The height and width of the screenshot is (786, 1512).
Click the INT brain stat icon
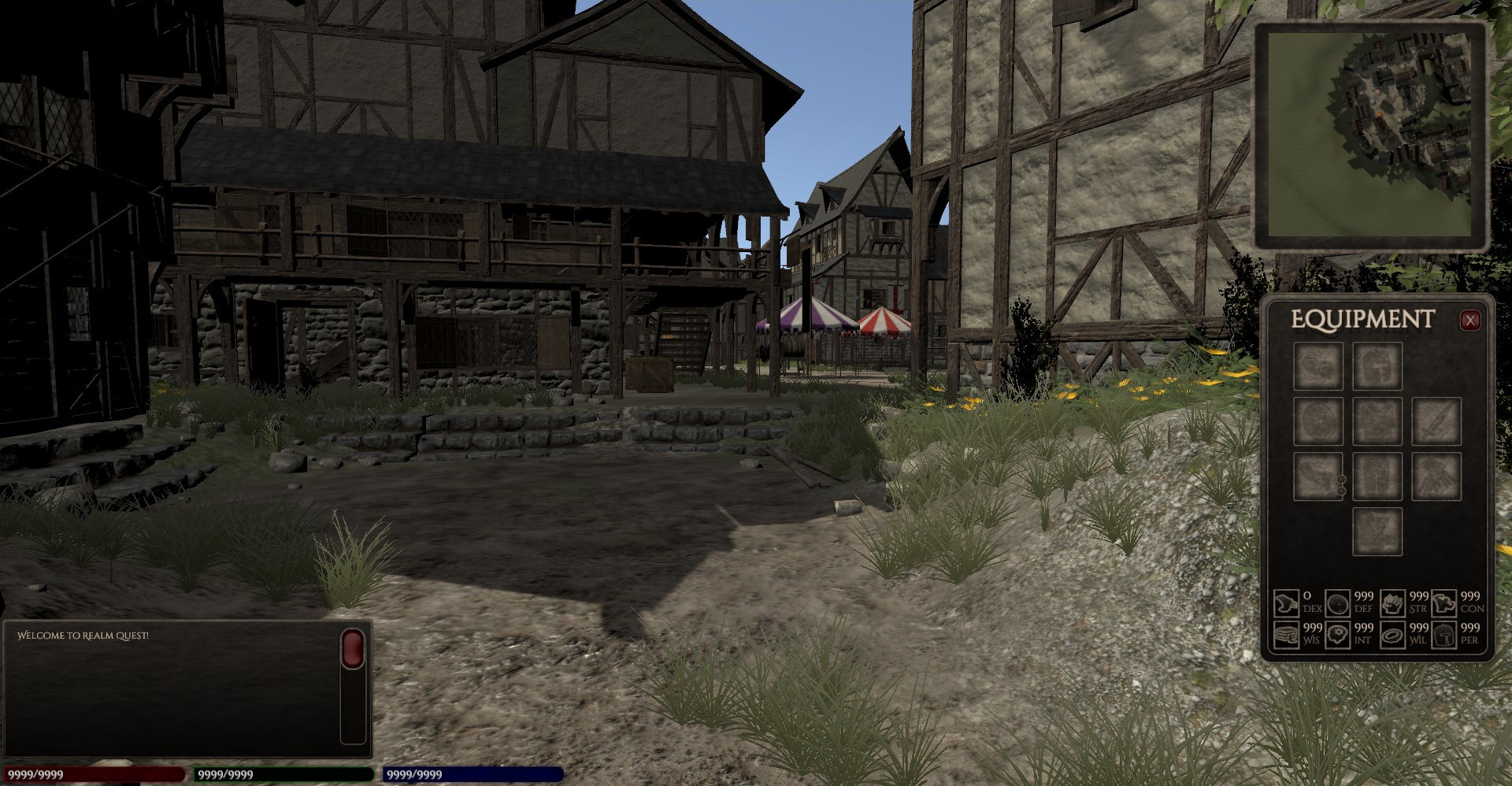(x=1336, y=635)
